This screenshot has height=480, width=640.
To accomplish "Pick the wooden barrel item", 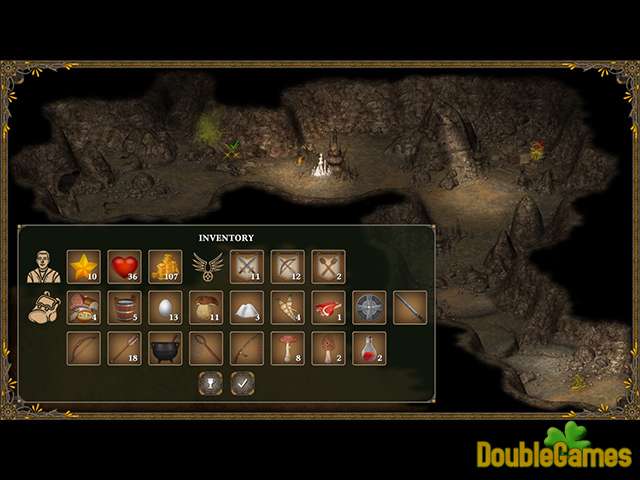I will pos(124,307).
